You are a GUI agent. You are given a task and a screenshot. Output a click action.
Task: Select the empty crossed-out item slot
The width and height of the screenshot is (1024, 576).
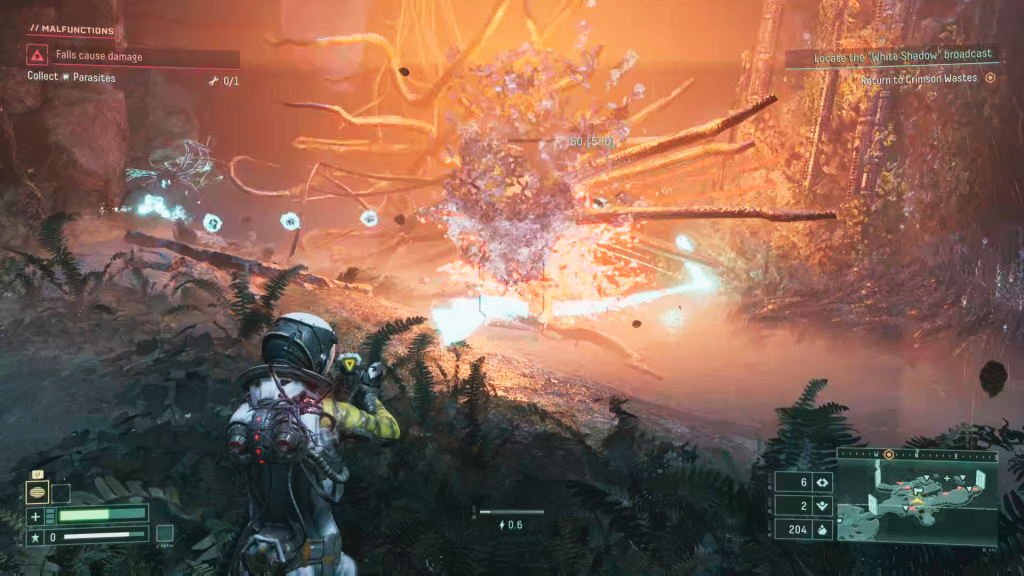pyautogui.click(x=61, y=492)
